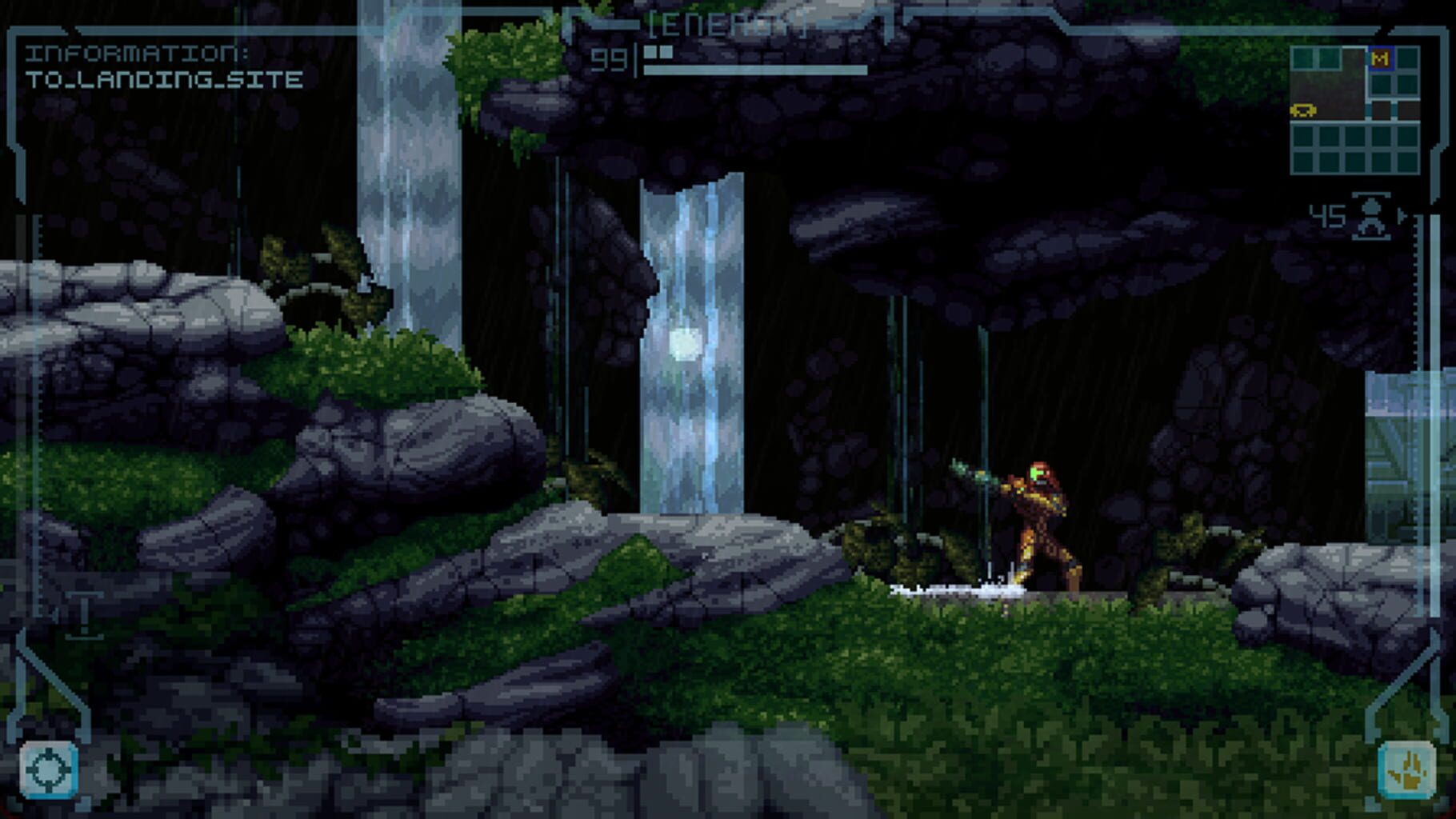The height and width of the screenshot is (819, 1456).
Task: Select the INFORMATION label heading
Action: [136, 54]
